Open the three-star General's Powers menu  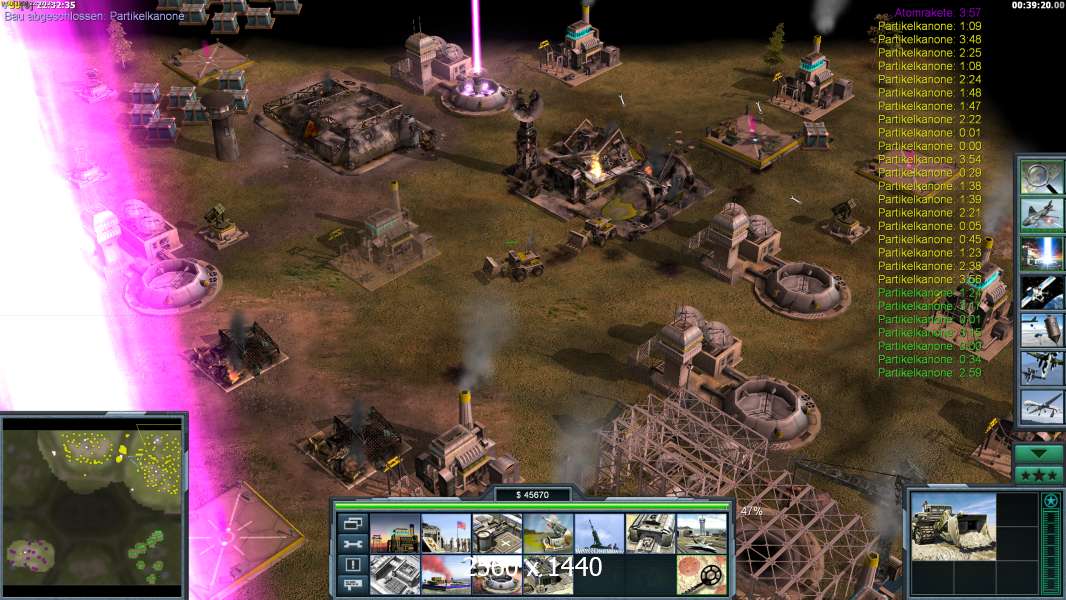point(1039,474)
